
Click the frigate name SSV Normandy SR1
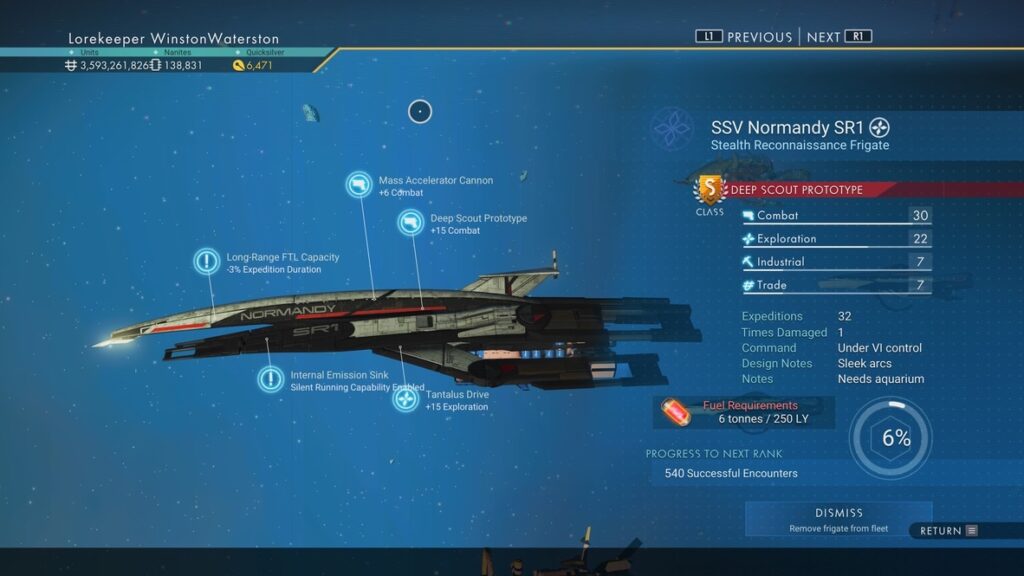pos(788,128)
